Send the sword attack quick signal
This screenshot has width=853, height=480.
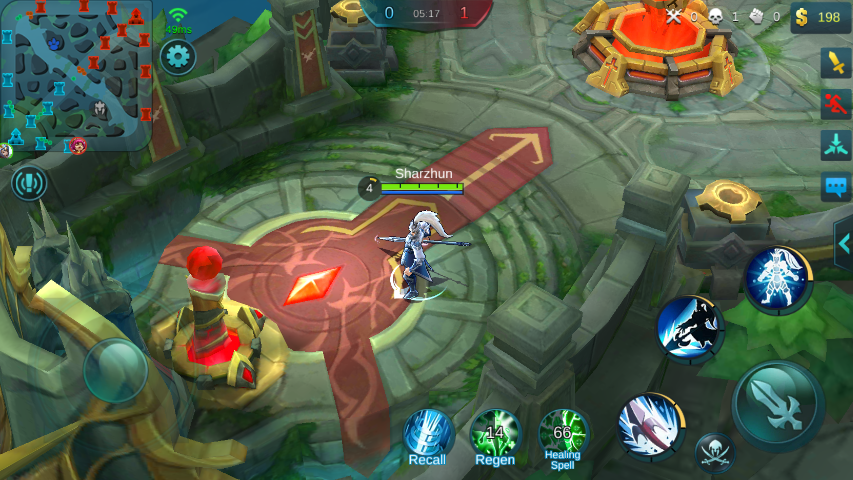point(835,62)
